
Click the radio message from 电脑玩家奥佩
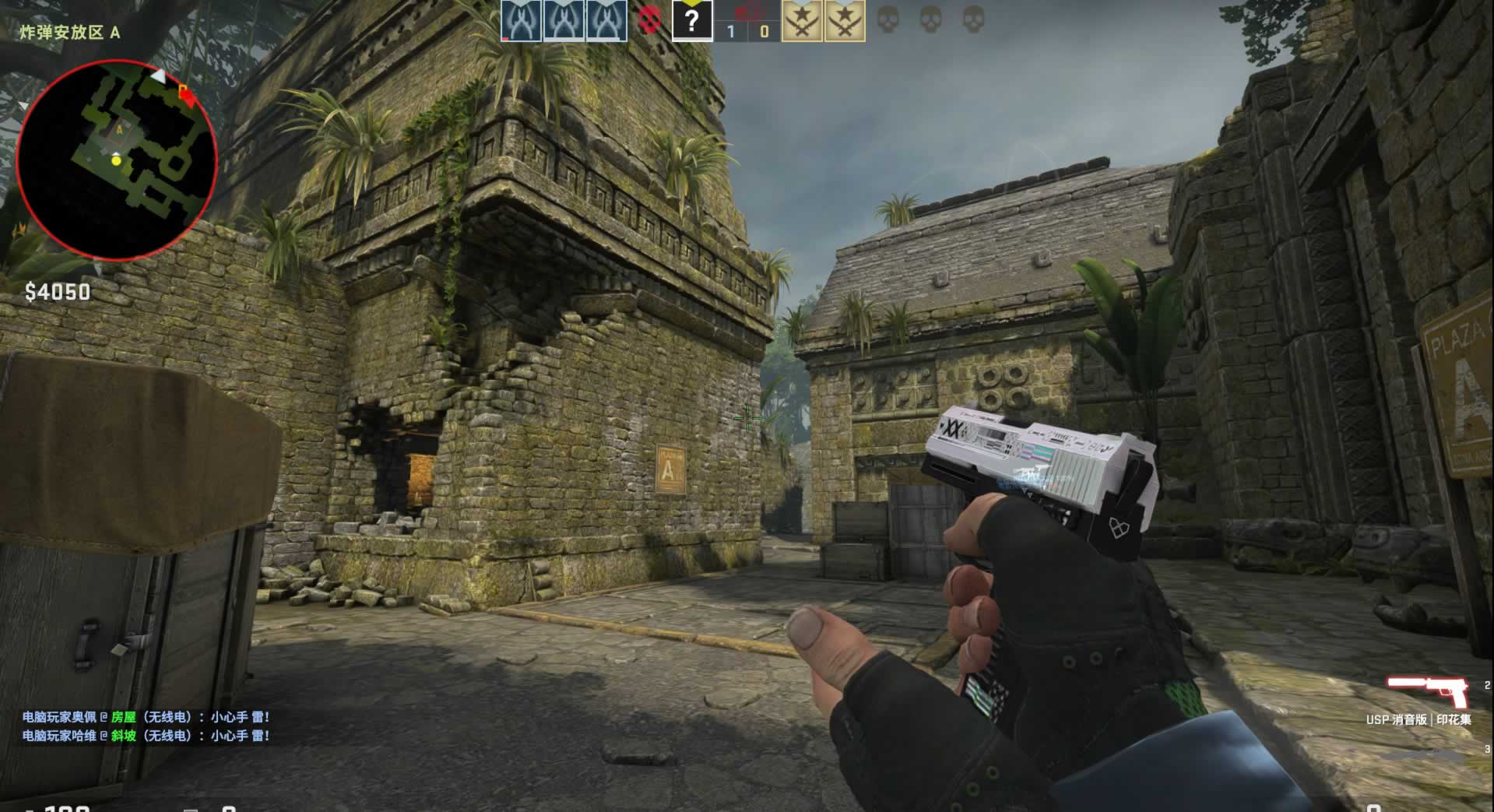[146, 717]
